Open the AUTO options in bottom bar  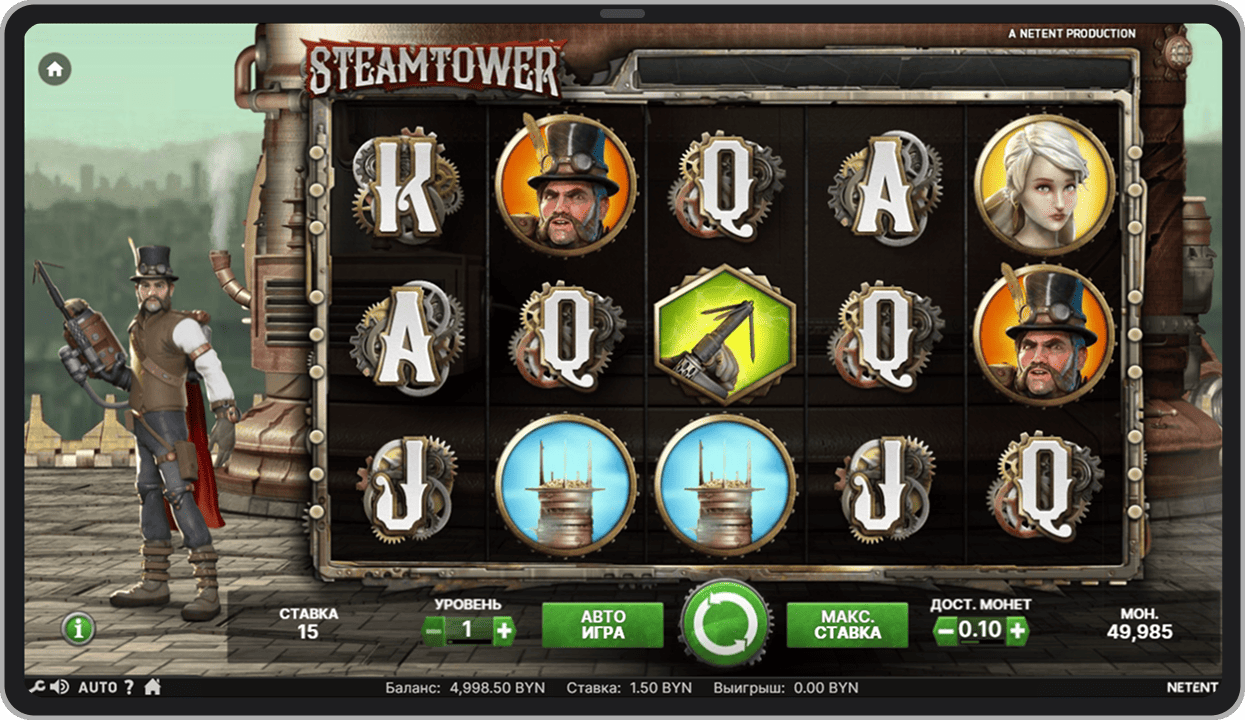(97, 687)
